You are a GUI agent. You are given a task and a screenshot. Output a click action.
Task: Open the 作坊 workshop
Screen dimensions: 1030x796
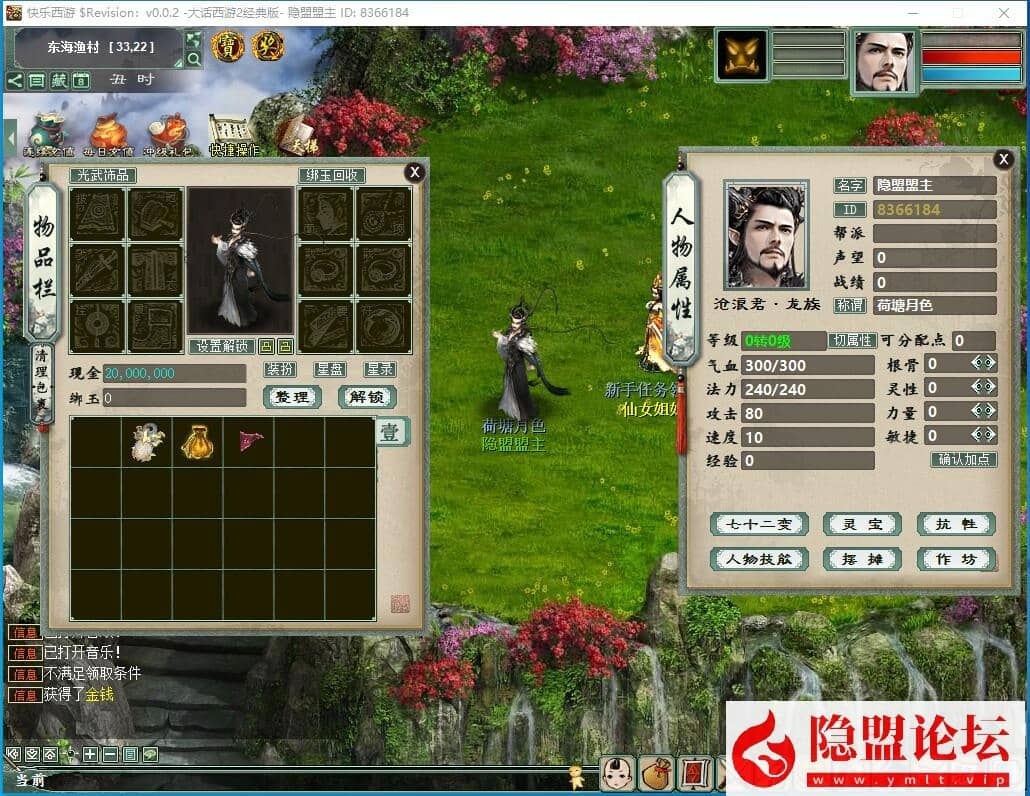click(x=957, y=559)
